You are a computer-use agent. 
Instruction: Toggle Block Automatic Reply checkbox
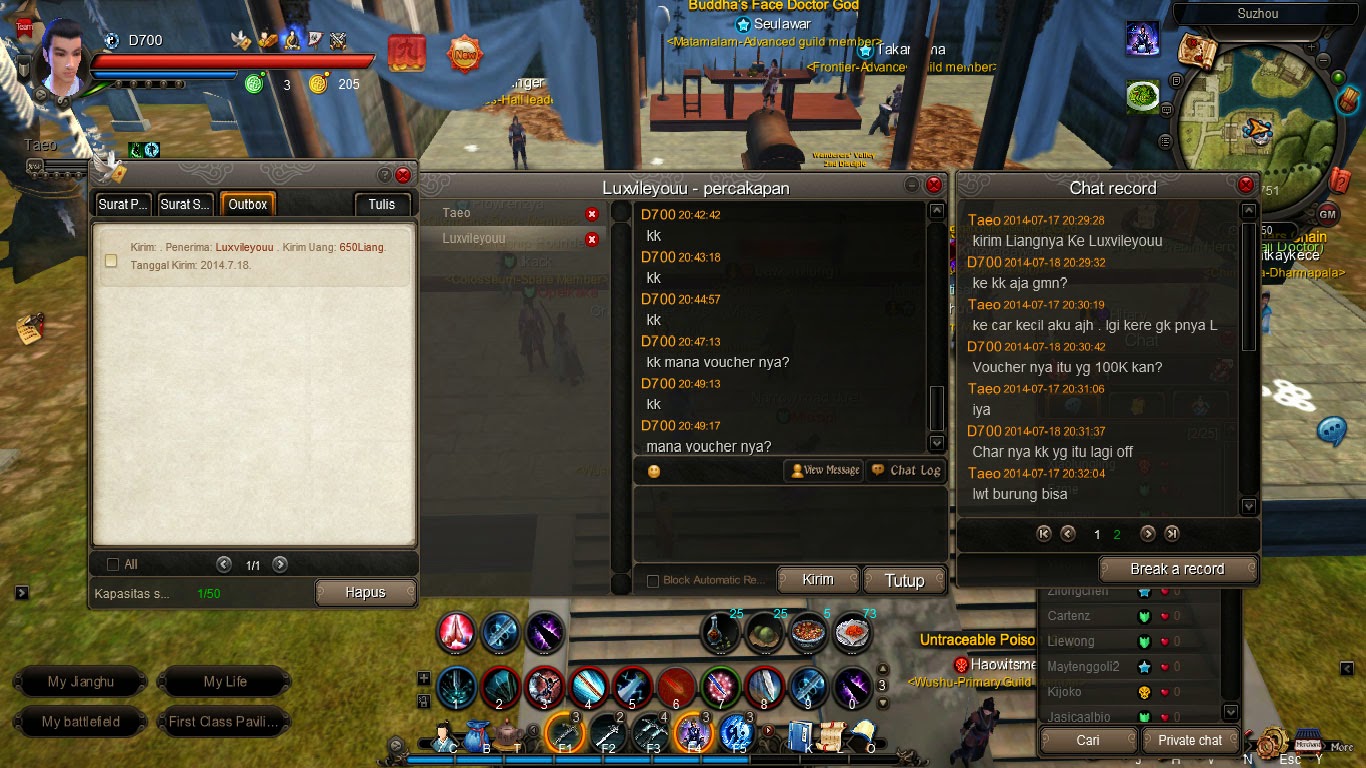point(653,581)
